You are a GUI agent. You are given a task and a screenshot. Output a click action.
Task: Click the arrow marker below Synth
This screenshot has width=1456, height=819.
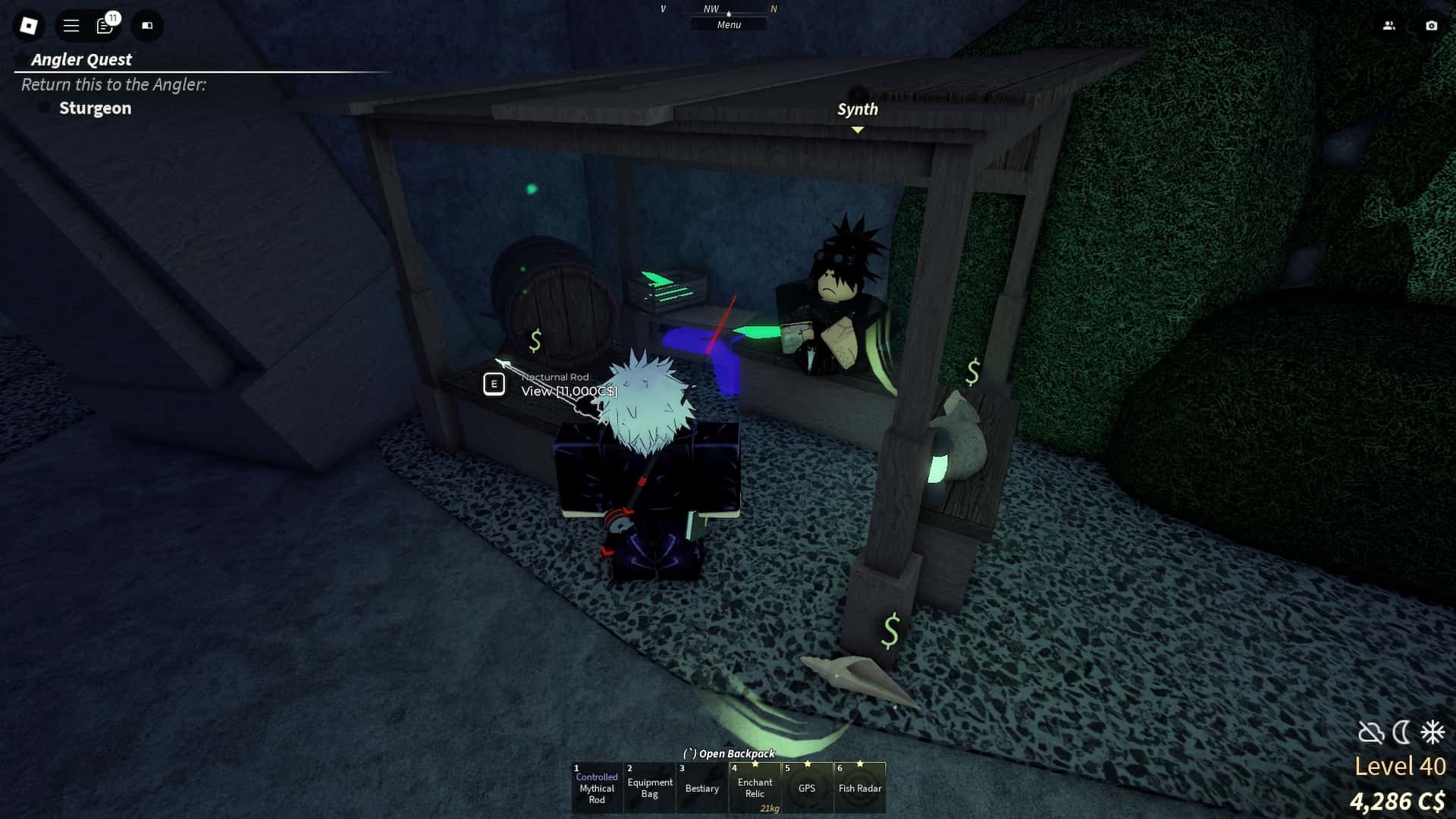857,129
